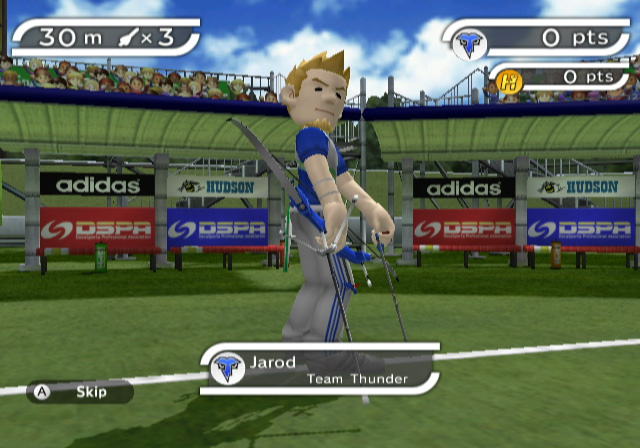The image size is (640, 448).
Task: Select the Jarod Team Thunder name banner
Action: pyautogui.click(x=322, y=369)
